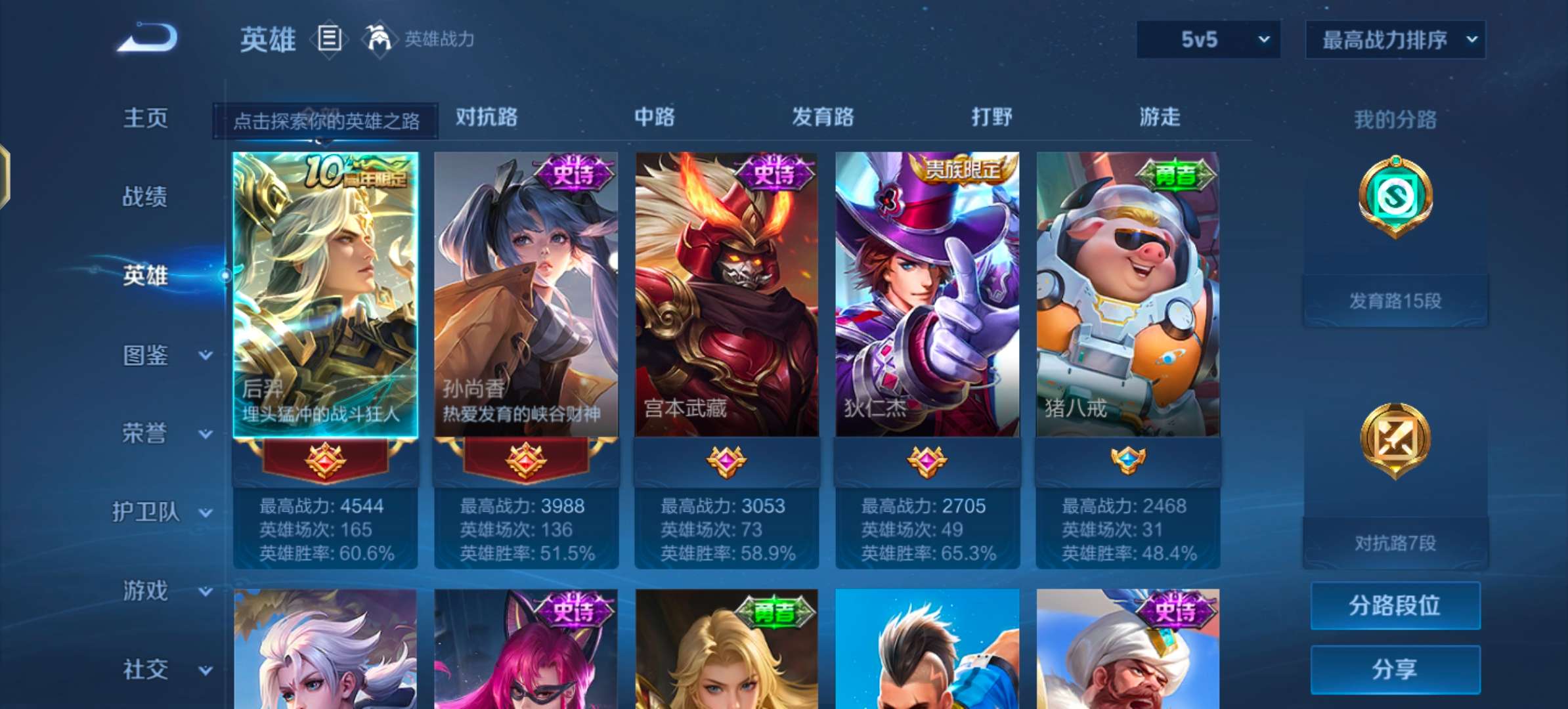Select 战绩 in the left sidebar
The image size is (1568, 709).
click(145, 197)
